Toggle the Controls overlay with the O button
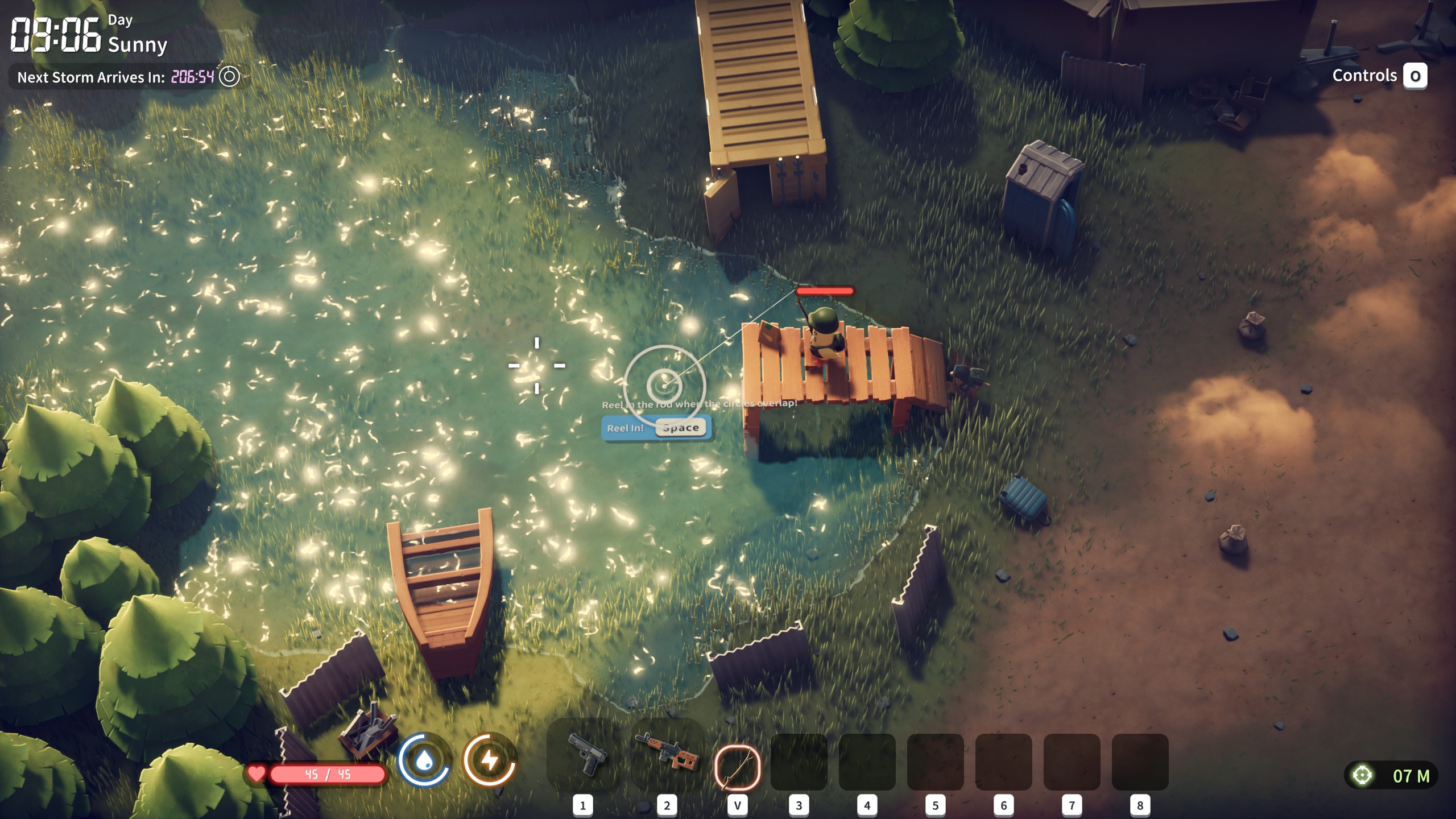Image resolution: width=1456 pixels, height=819 pixels. [1416, 75]
